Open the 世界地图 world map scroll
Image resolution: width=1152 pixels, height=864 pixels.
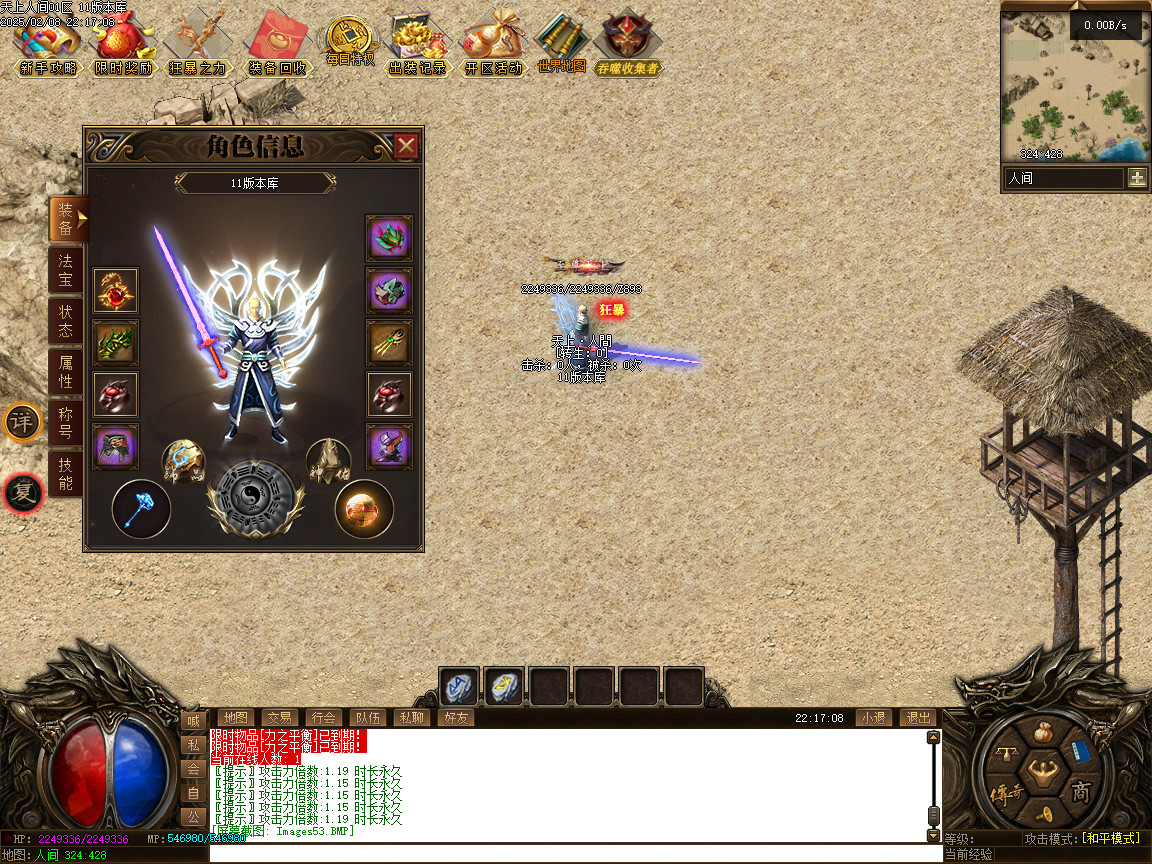pos(561,44)
